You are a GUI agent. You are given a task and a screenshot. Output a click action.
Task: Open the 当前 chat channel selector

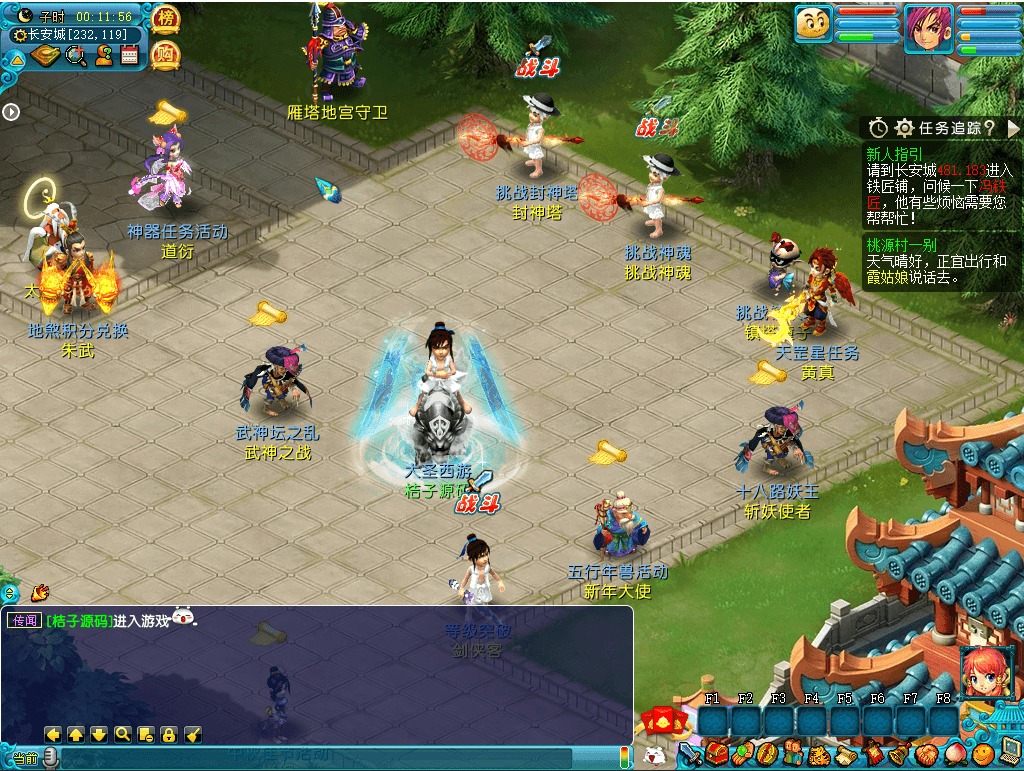point(24,759)
